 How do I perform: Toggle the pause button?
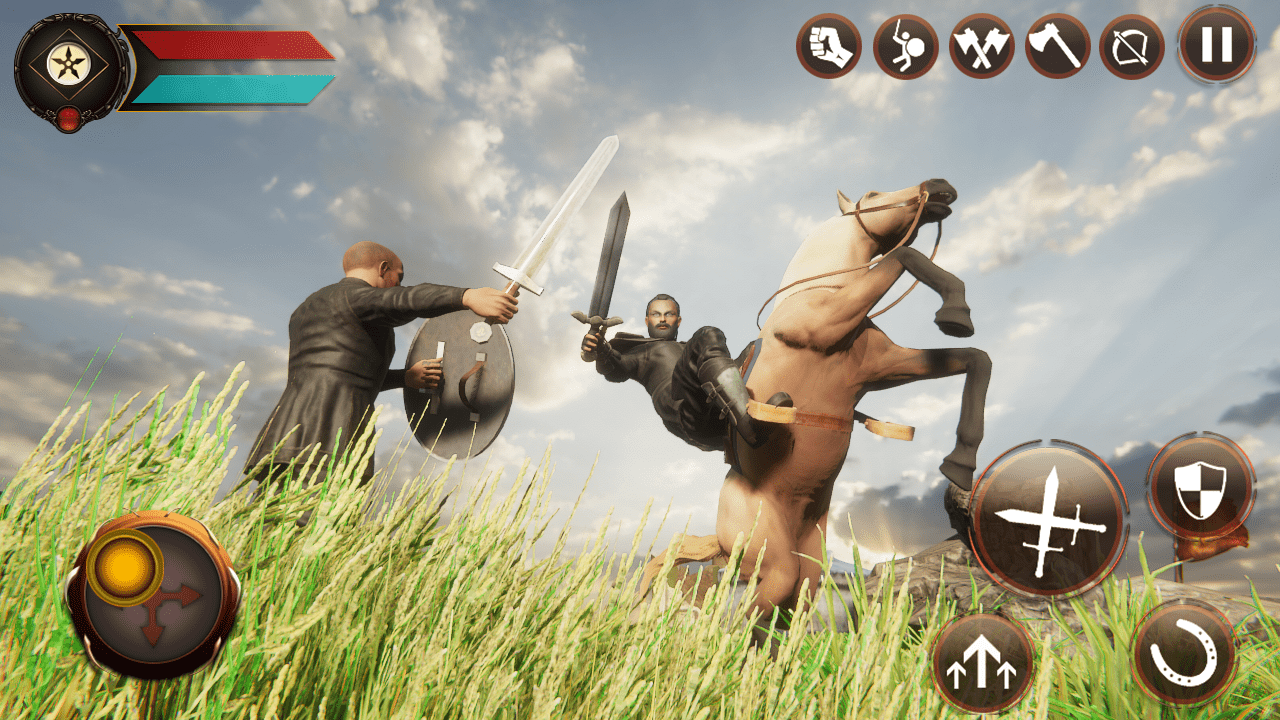[1213, 47]
